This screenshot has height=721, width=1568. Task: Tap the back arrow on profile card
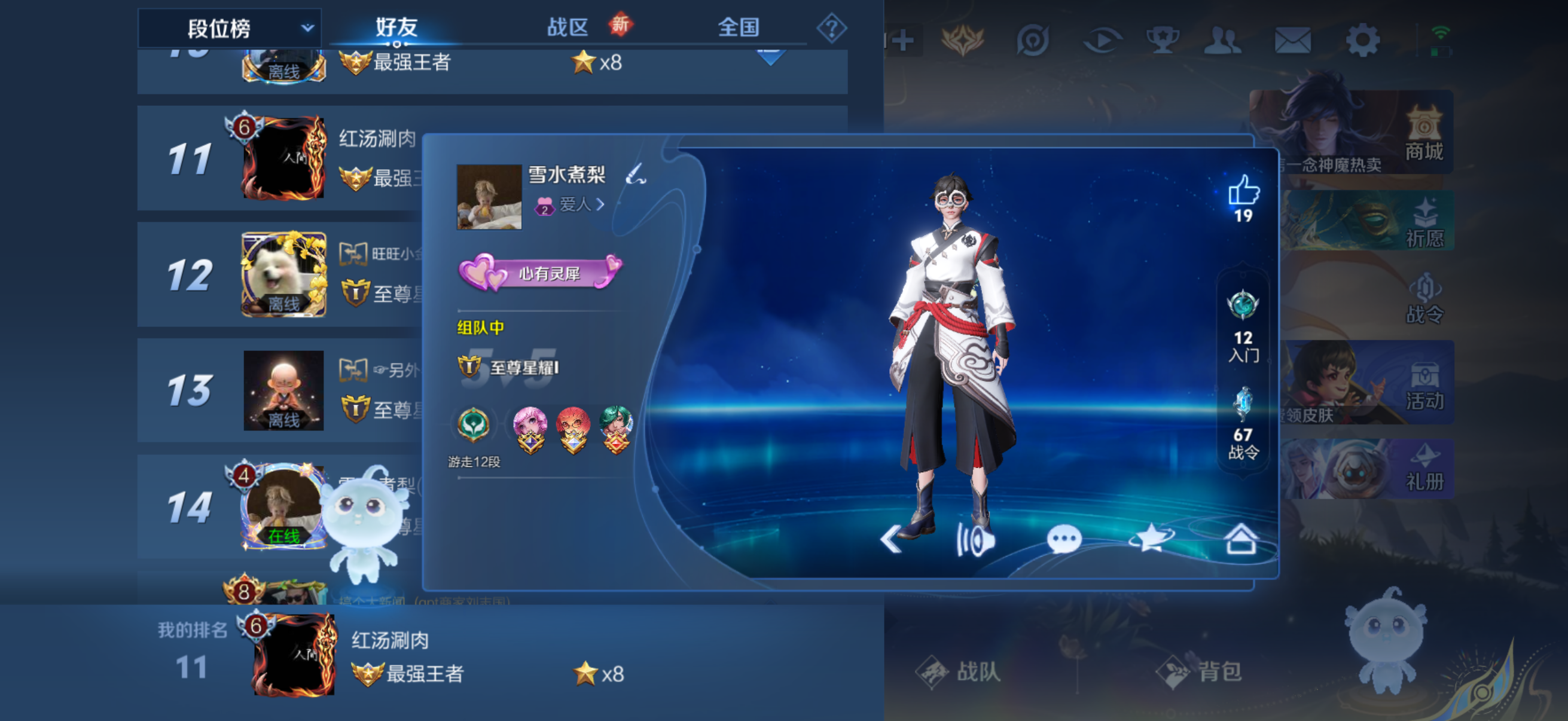click(891, 539)
